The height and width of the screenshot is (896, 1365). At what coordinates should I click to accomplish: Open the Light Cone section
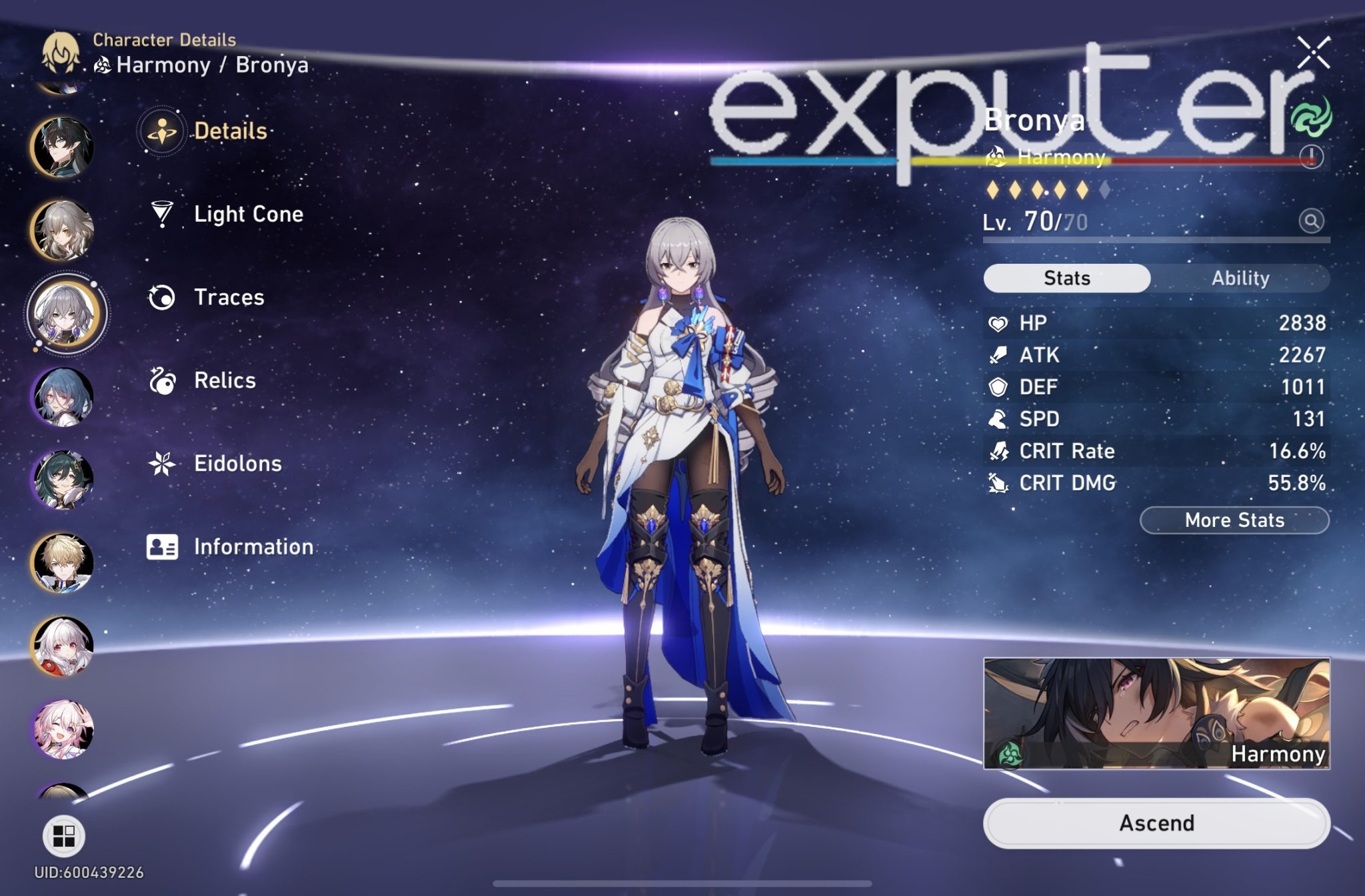[248, 215]
